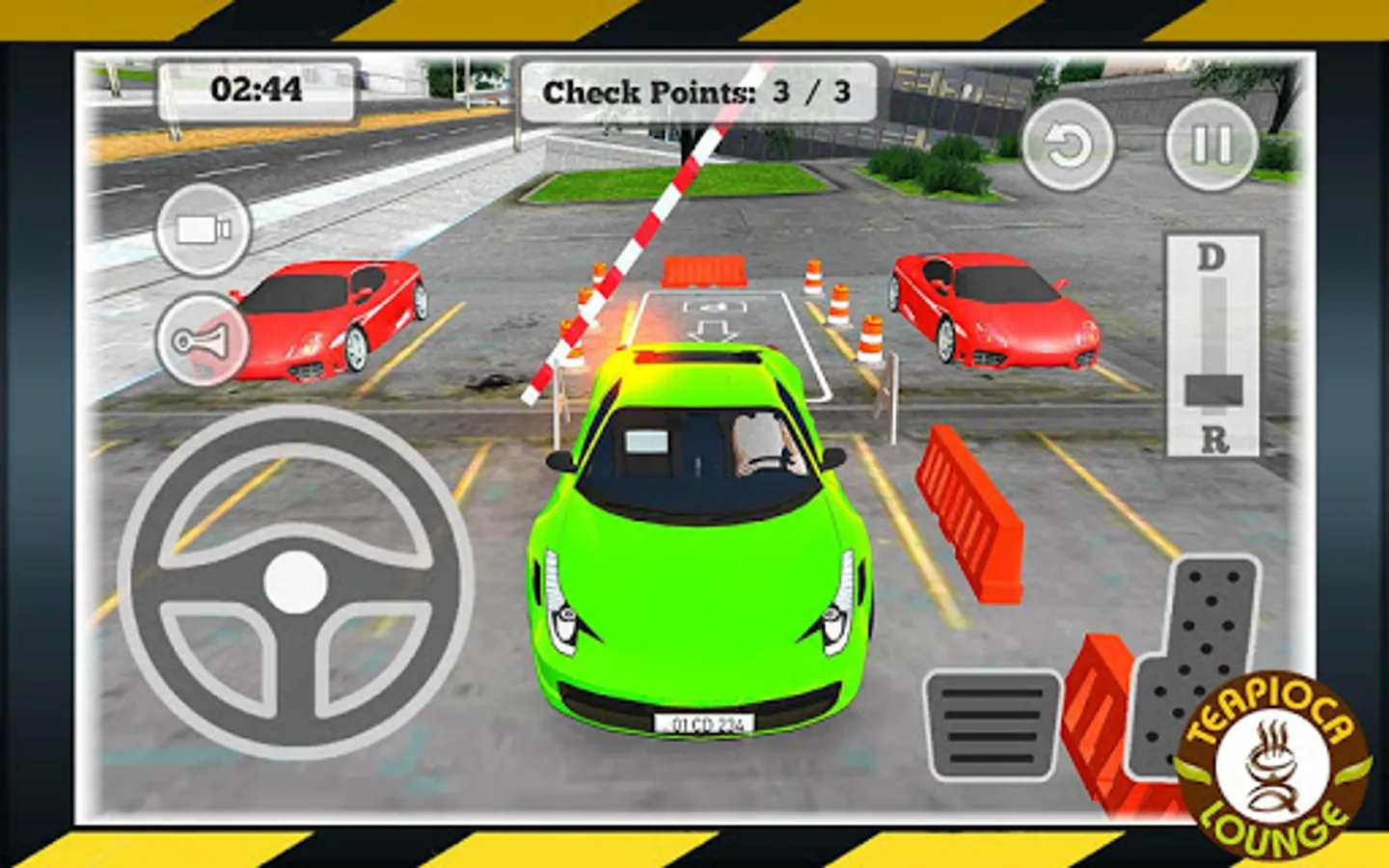Screen dimensions: 1389x868
Task: Click the steering wheel control
Action: (x=295, y=582)
